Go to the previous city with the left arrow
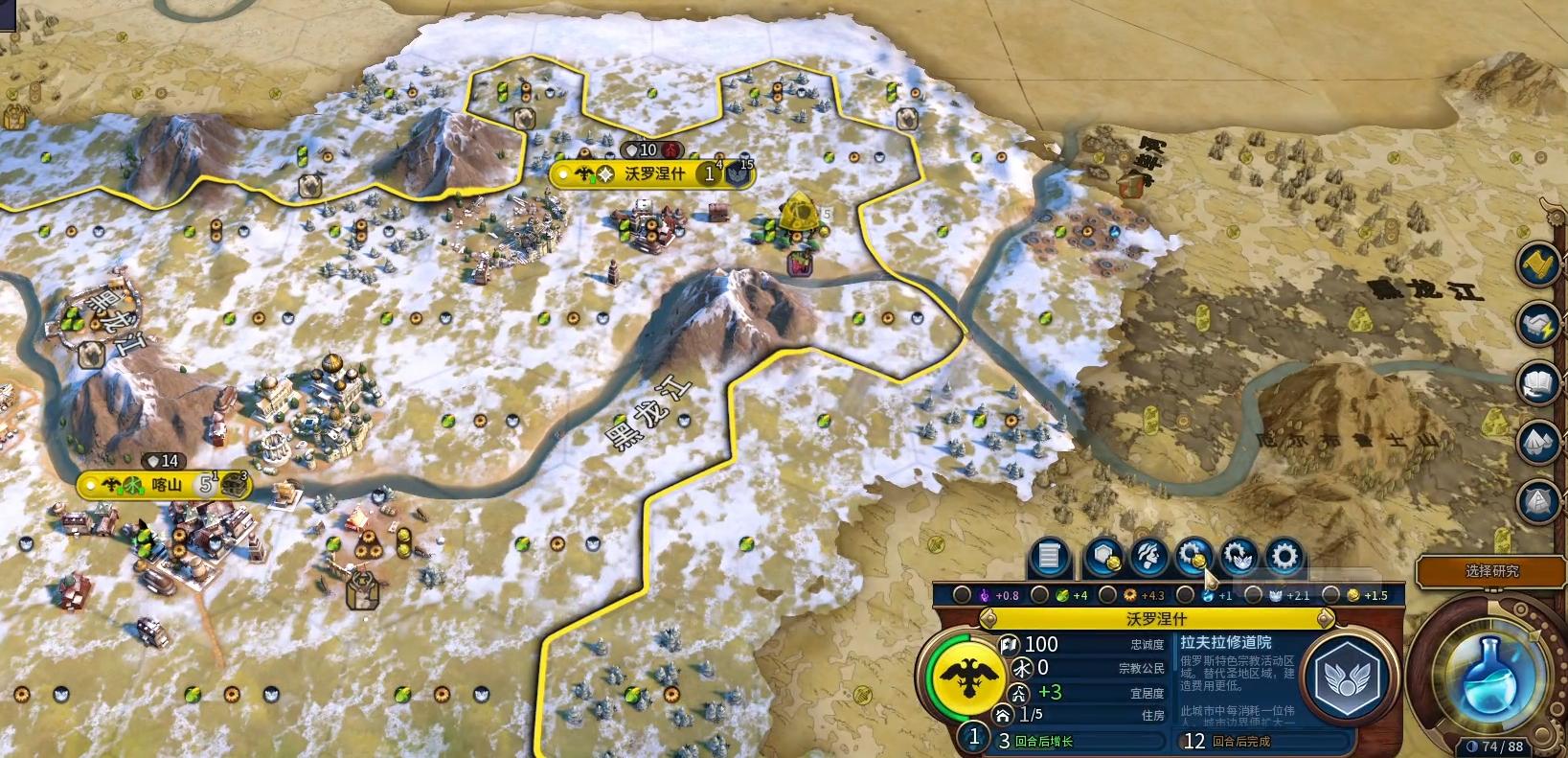The height and width of the screenshot is (758, 1568). [x=989, y=619]
